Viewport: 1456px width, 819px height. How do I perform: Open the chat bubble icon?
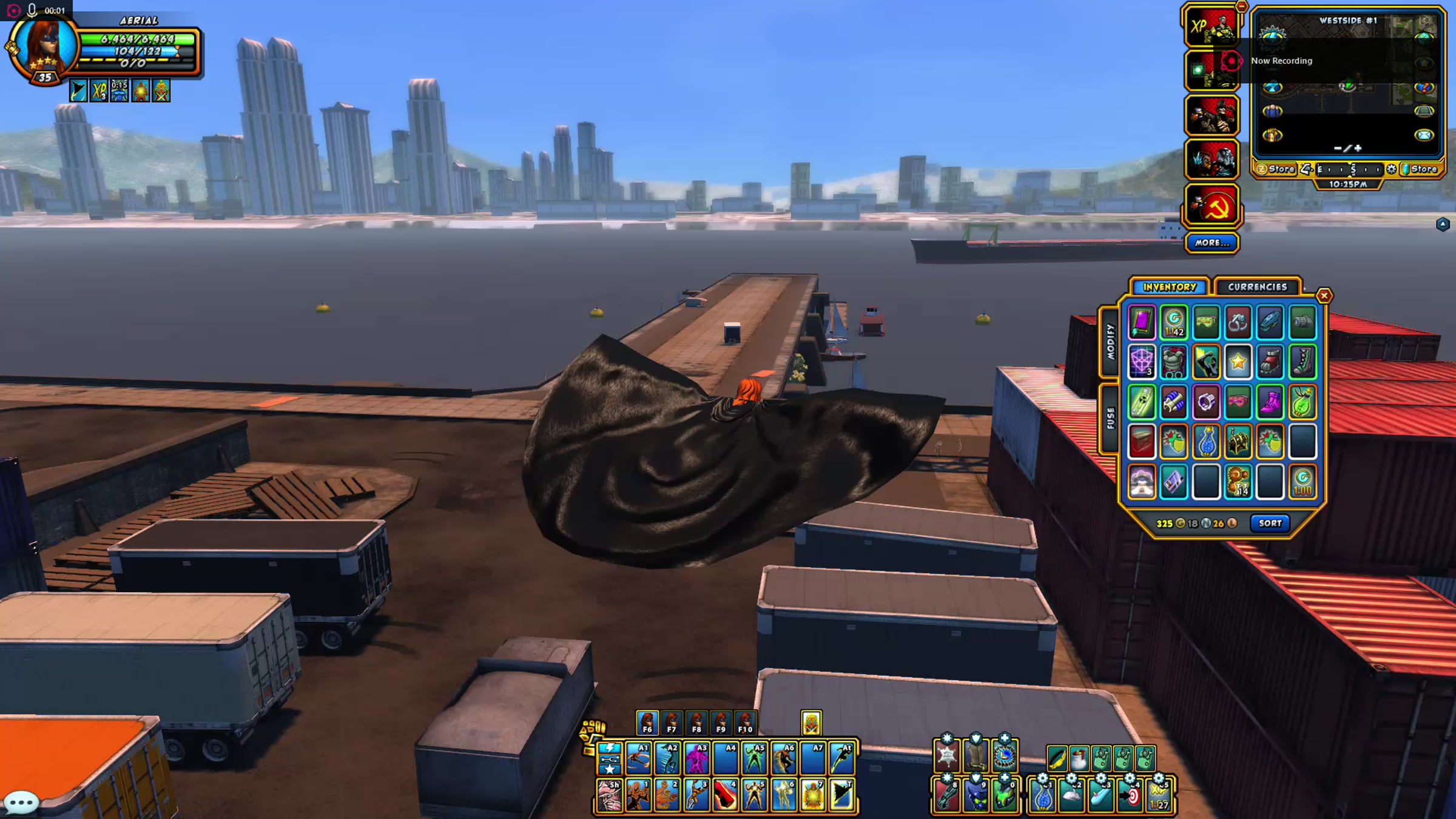(x=21, y=804)
